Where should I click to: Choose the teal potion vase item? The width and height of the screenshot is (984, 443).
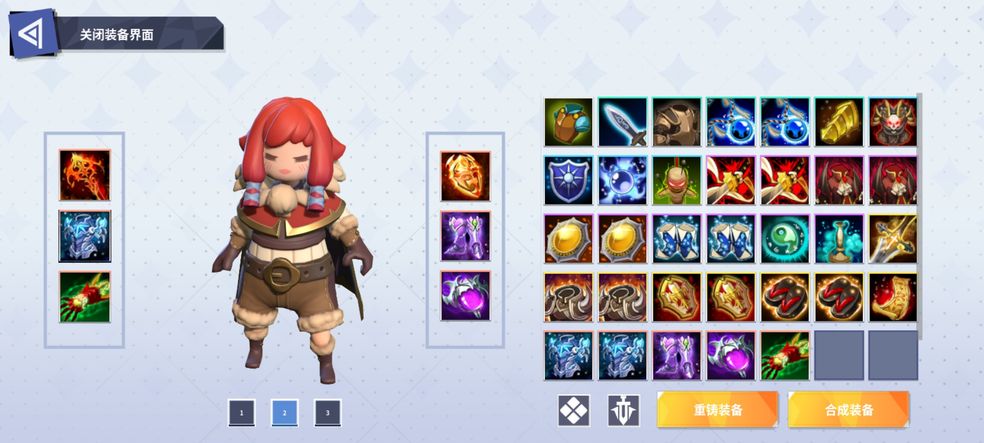click(839, 239)
